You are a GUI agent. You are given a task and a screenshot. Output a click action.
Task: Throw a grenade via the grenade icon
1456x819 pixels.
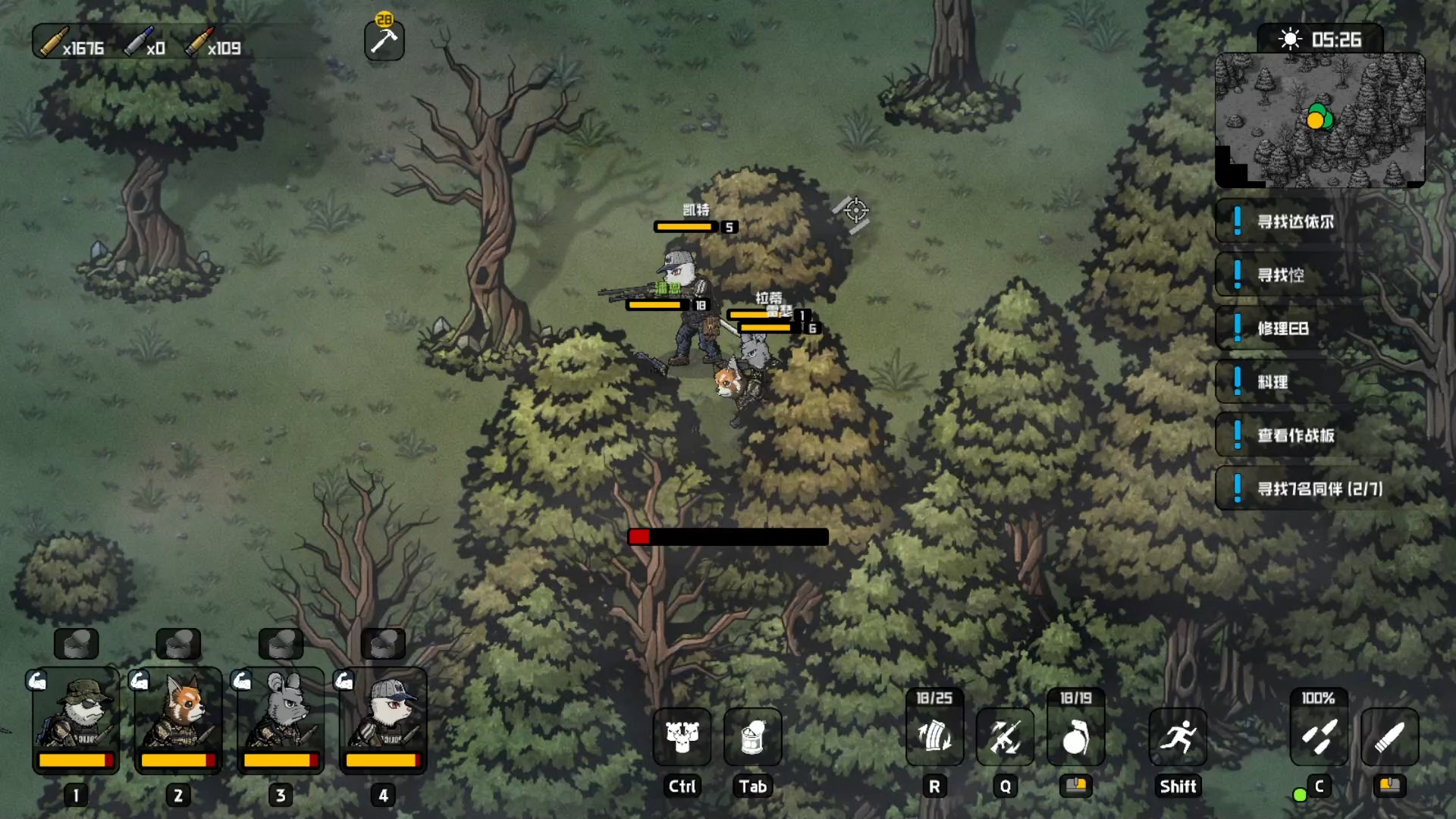[x=1075, y=736]
